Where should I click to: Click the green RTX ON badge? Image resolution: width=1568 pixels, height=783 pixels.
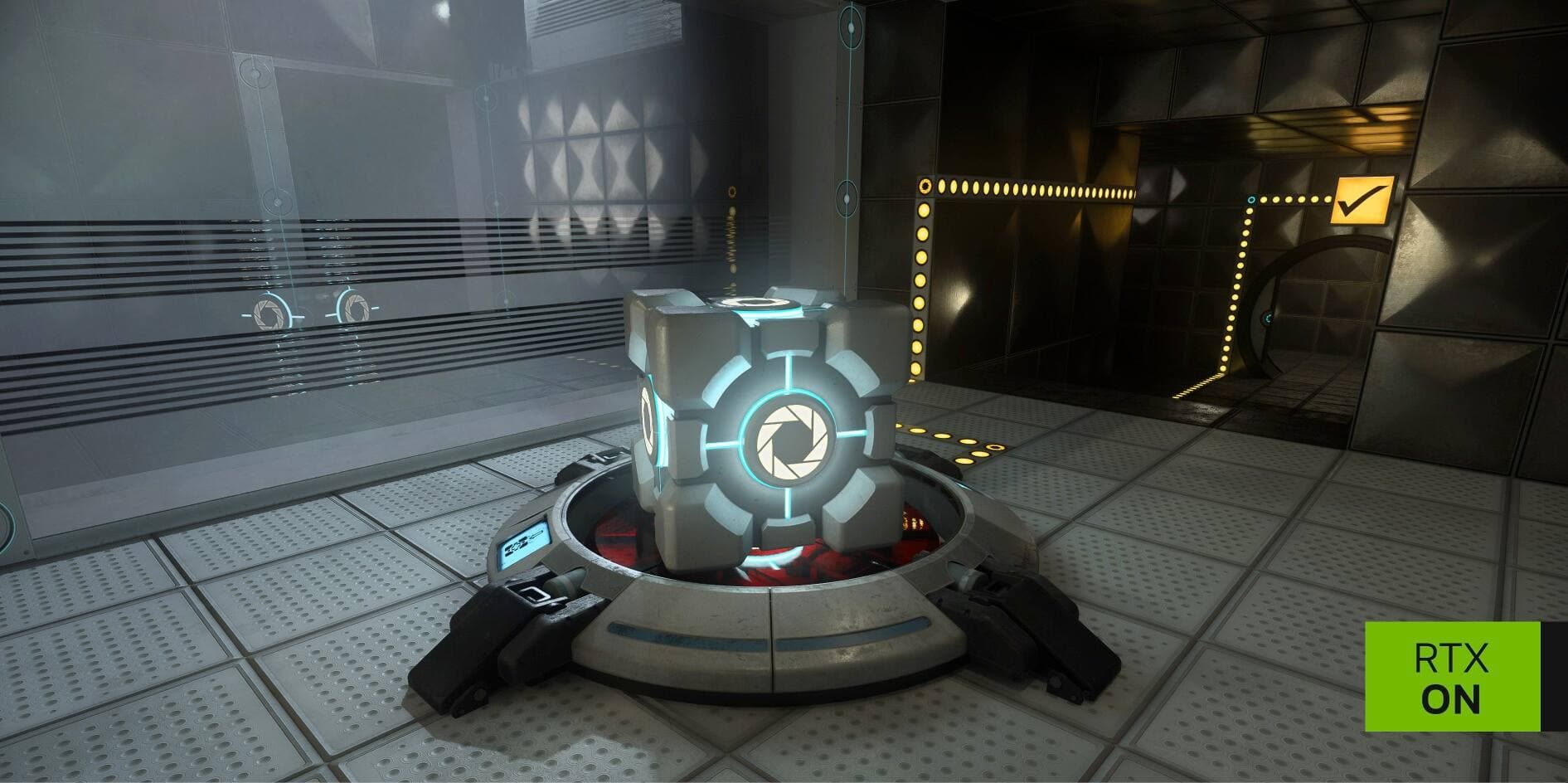pos(1452,676)
